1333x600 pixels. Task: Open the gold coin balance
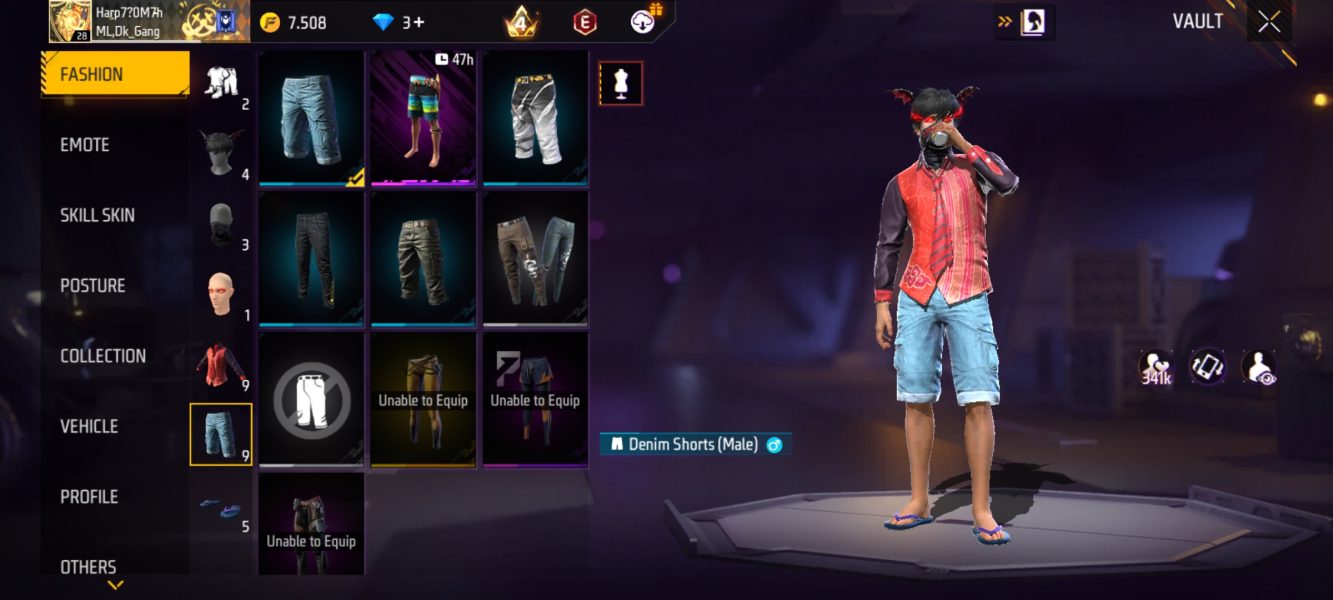[x=293, y=23]
